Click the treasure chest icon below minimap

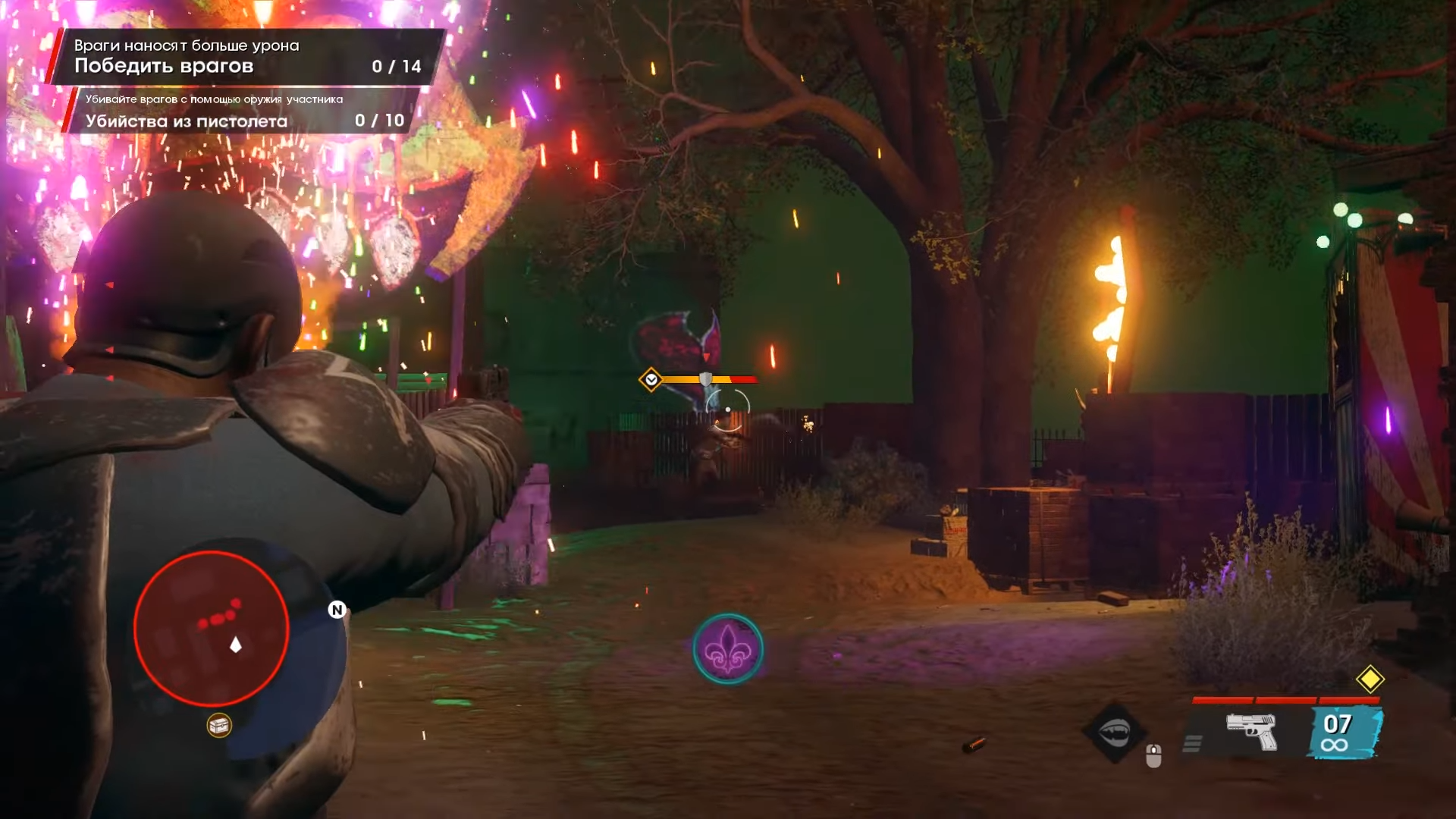[219, 726]
